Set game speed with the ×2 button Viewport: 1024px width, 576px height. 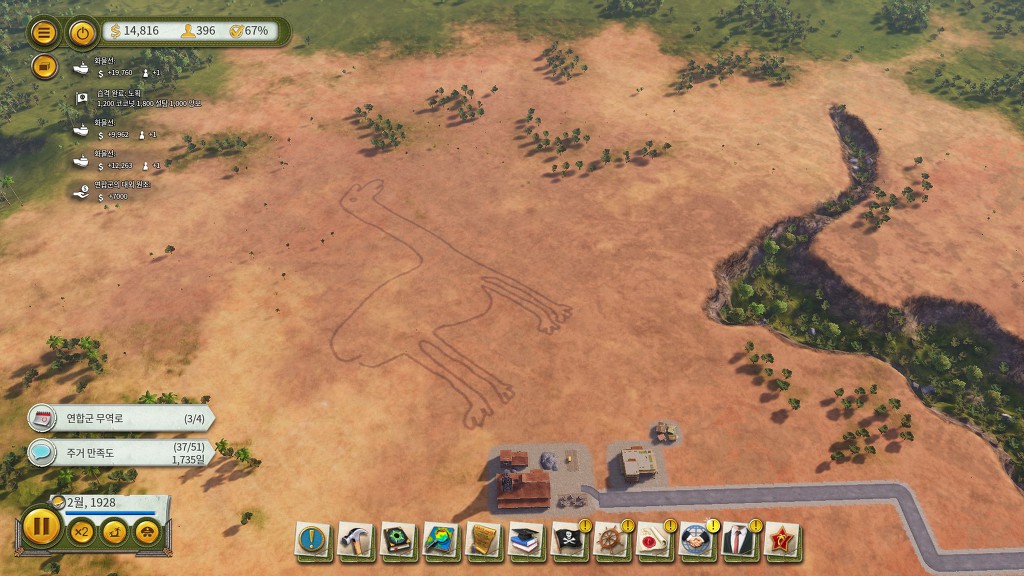coord(81,532)
